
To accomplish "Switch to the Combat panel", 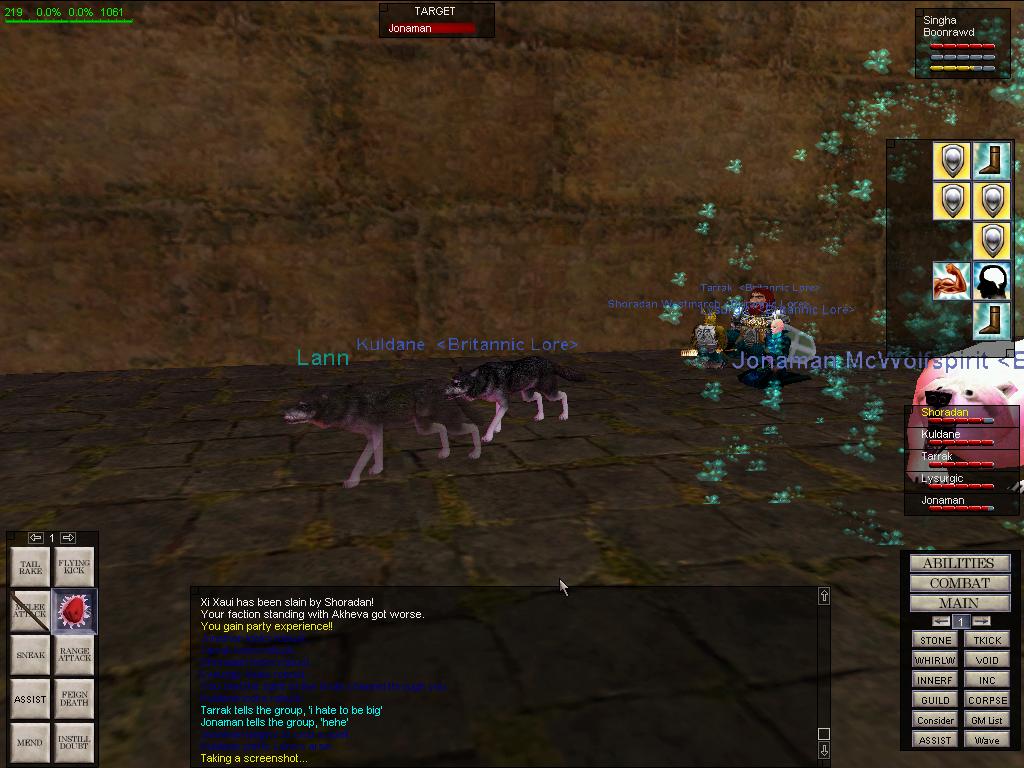I will click(x=959, y=583).
